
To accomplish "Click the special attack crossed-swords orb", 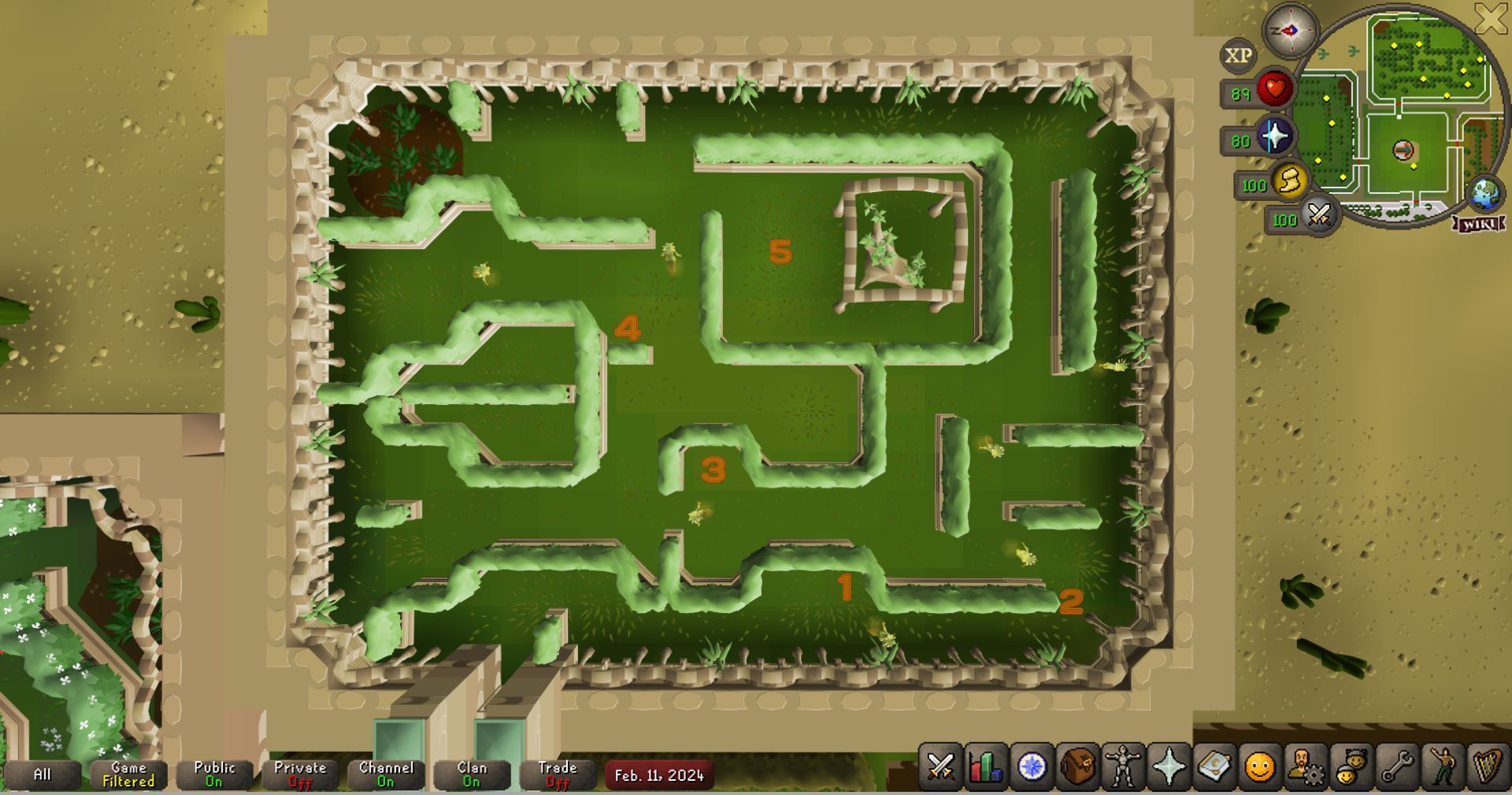I will coord(1319,215).
